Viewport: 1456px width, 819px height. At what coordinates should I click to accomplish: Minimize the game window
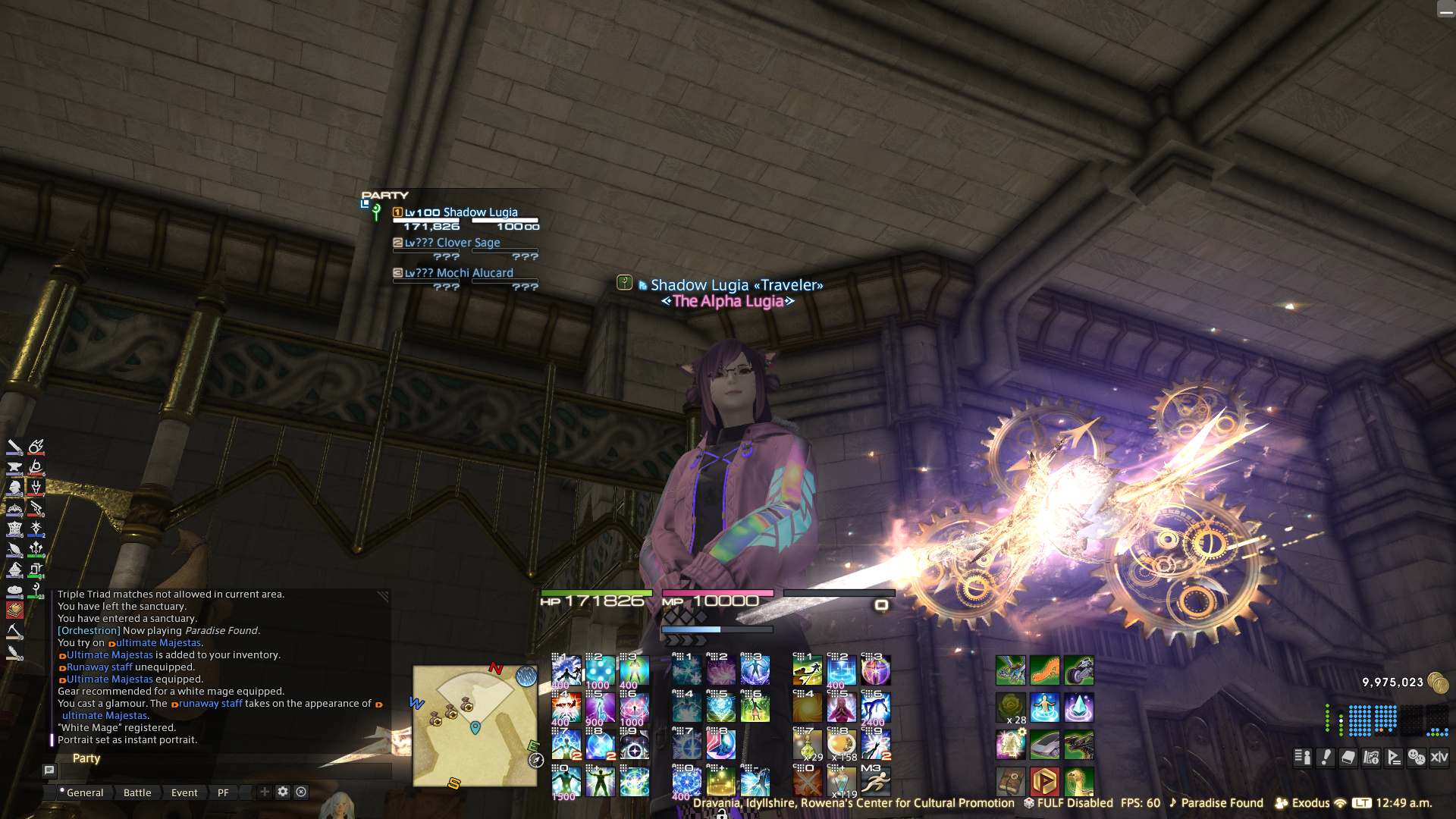coord(1445,10)
